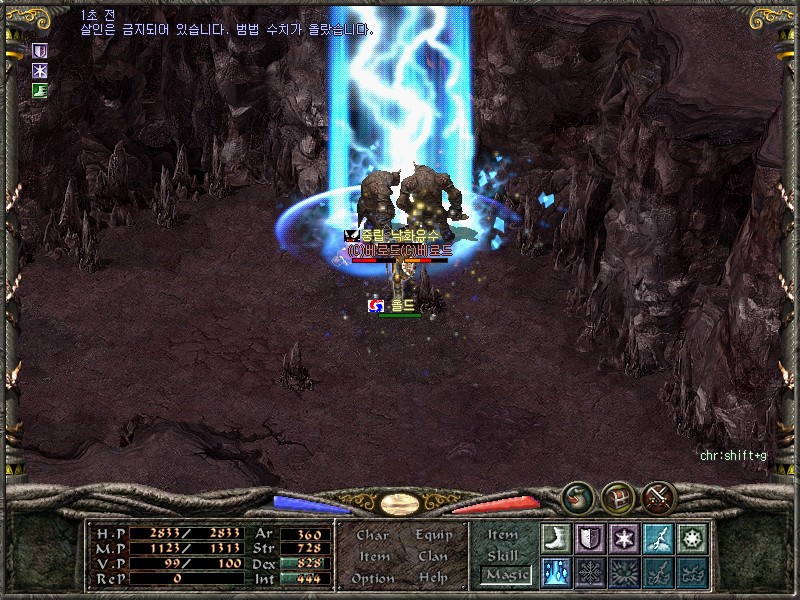
Task: Switch to the Skill tab
Action: (x=503, y=555)
